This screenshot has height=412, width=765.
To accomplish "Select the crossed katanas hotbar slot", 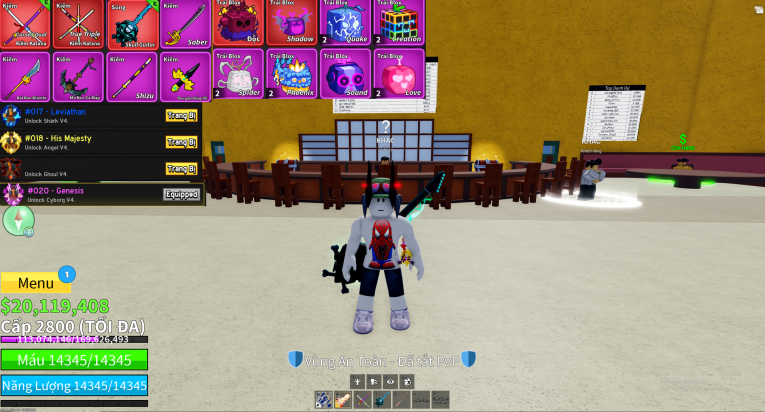I will coord(360,400).
